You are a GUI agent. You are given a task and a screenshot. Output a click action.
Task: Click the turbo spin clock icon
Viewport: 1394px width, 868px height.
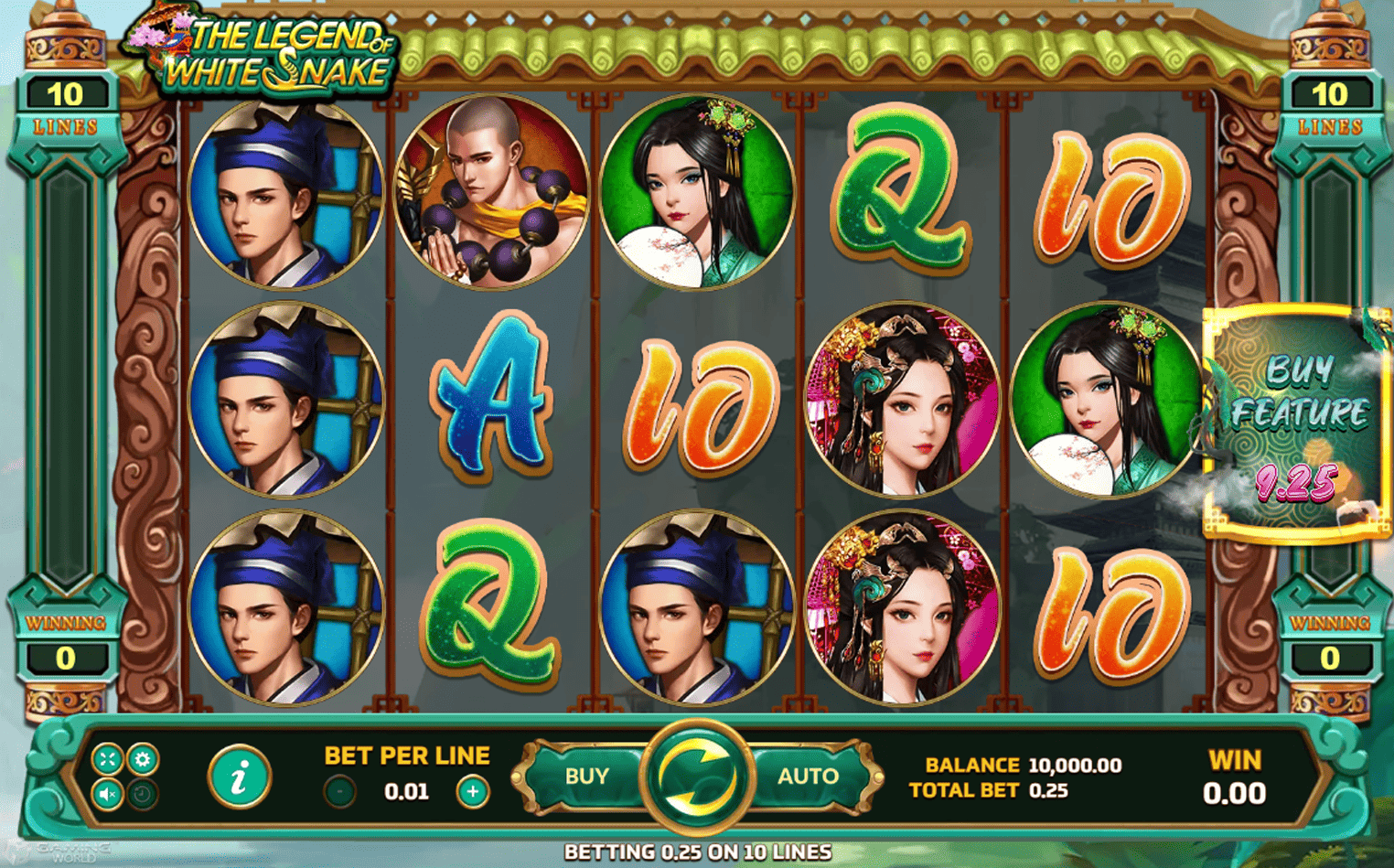pos(144,794)
